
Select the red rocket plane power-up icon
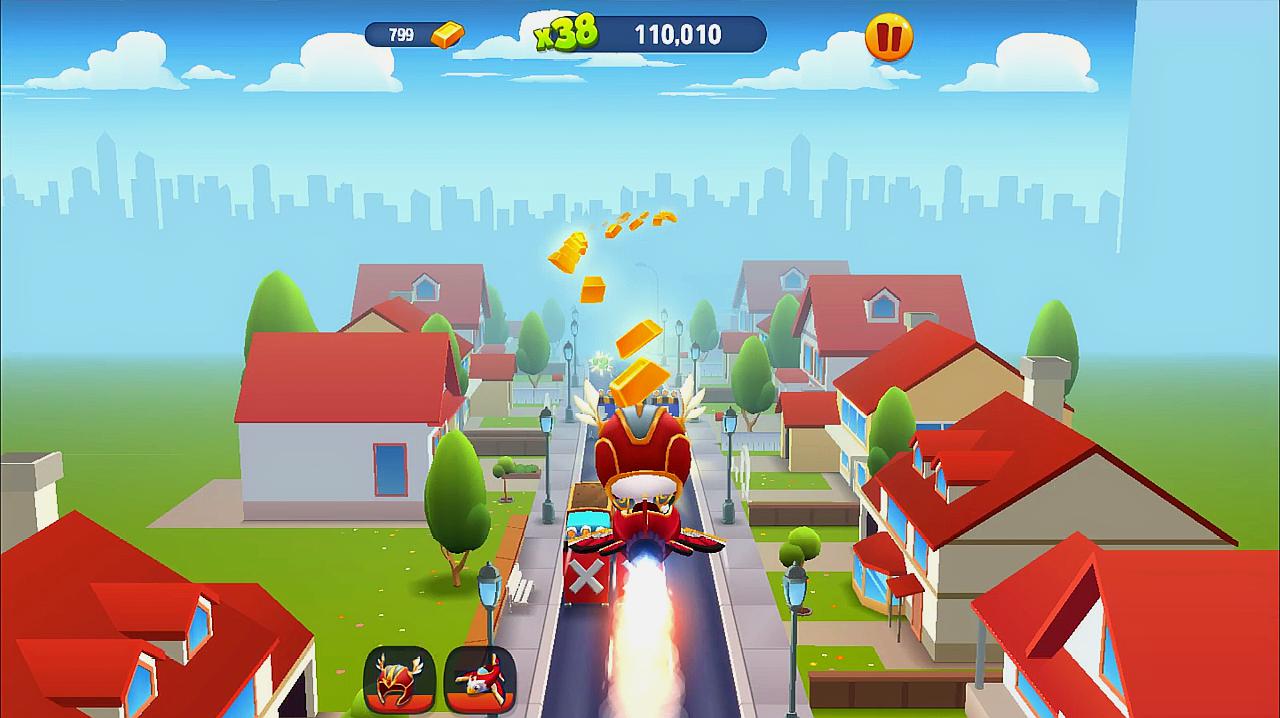coord(480,679)
